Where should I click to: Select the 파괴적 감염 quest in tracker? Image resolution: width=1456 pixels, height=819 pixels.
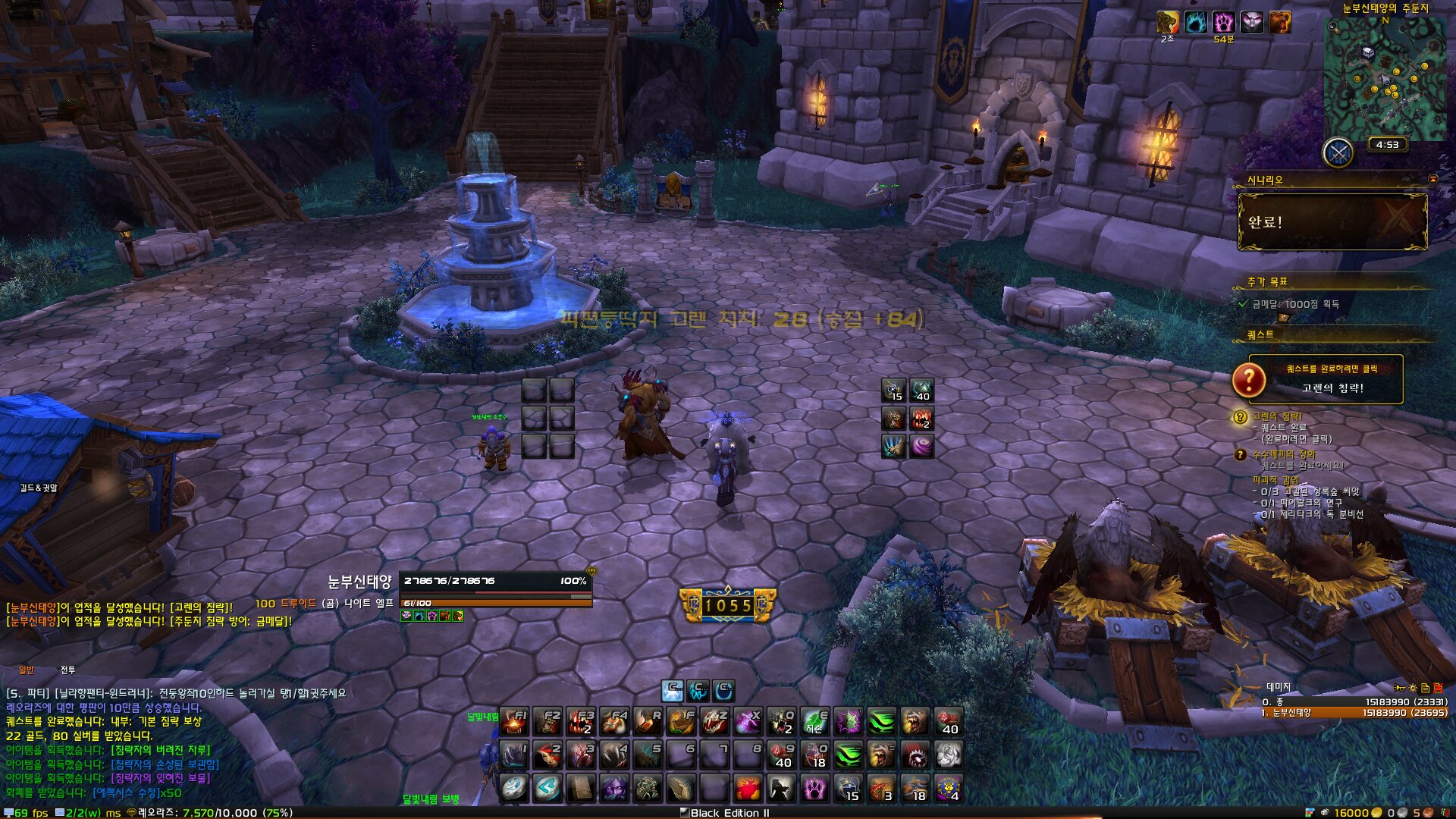pos(1276,480)
